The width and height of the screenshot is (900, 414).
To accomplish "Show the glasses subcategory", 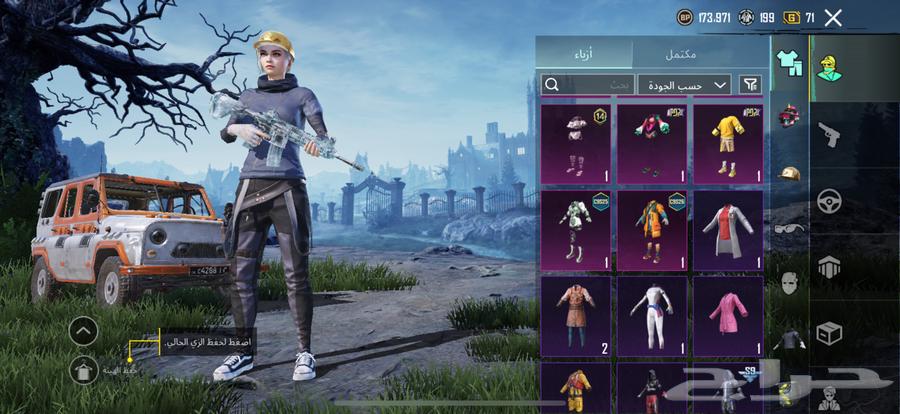I will pos(789,228).
